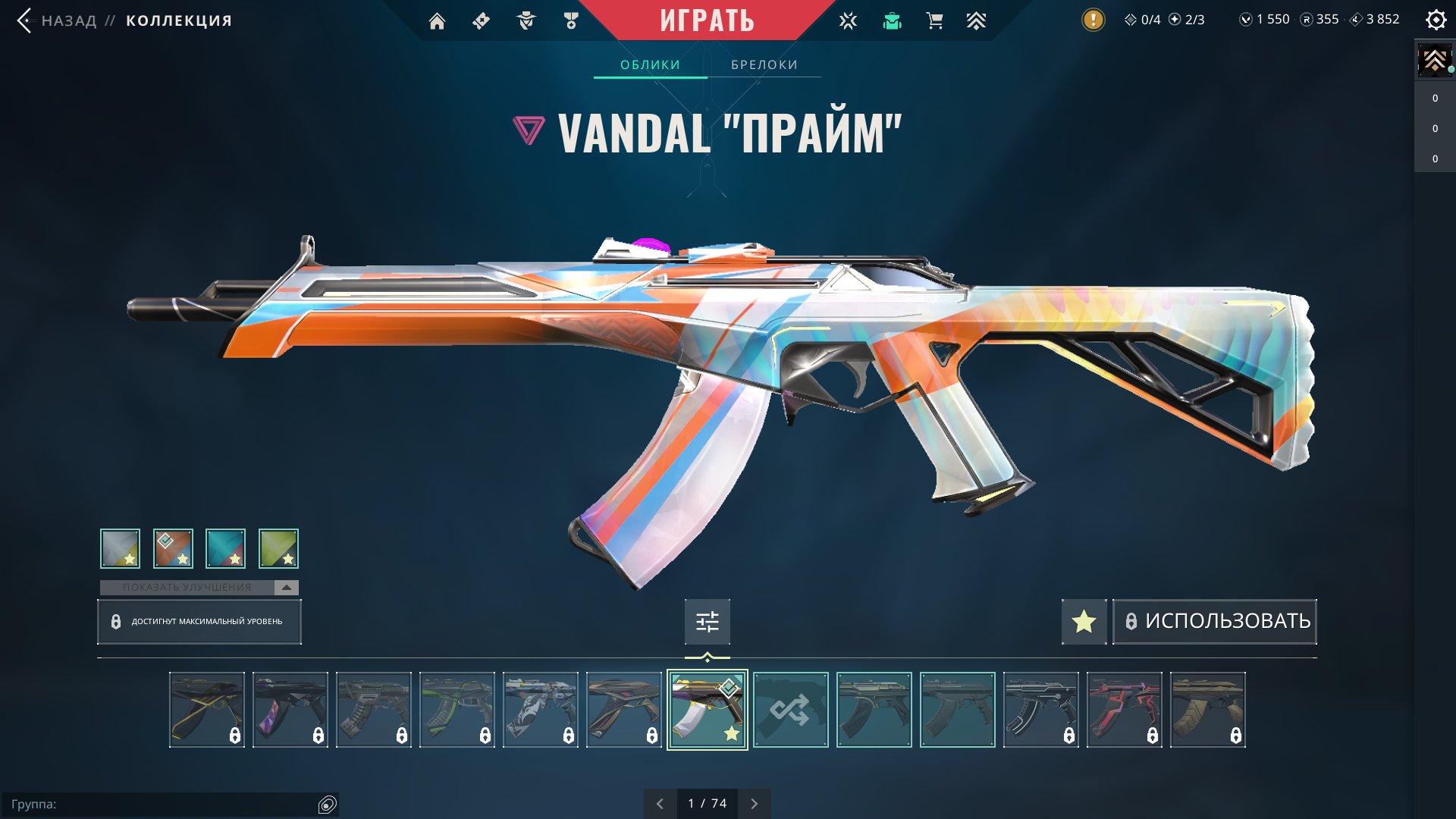Choose the teal color variant swatch
This screenshot has width=1456, height=819.
click(225, 548)
